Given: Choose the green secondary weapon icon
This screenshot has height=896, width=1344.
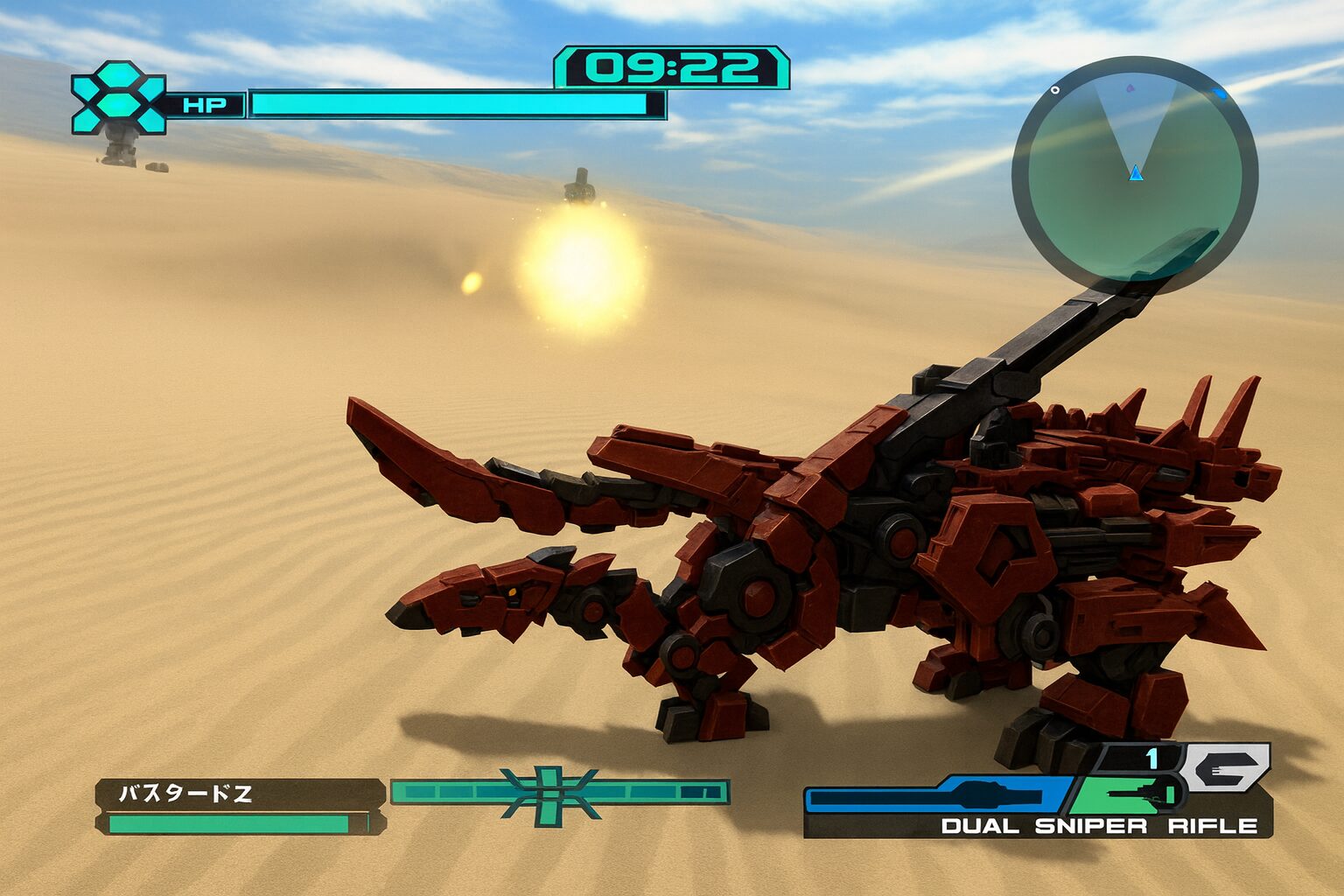Looking at the screenshot, I should click(1129, 794).
